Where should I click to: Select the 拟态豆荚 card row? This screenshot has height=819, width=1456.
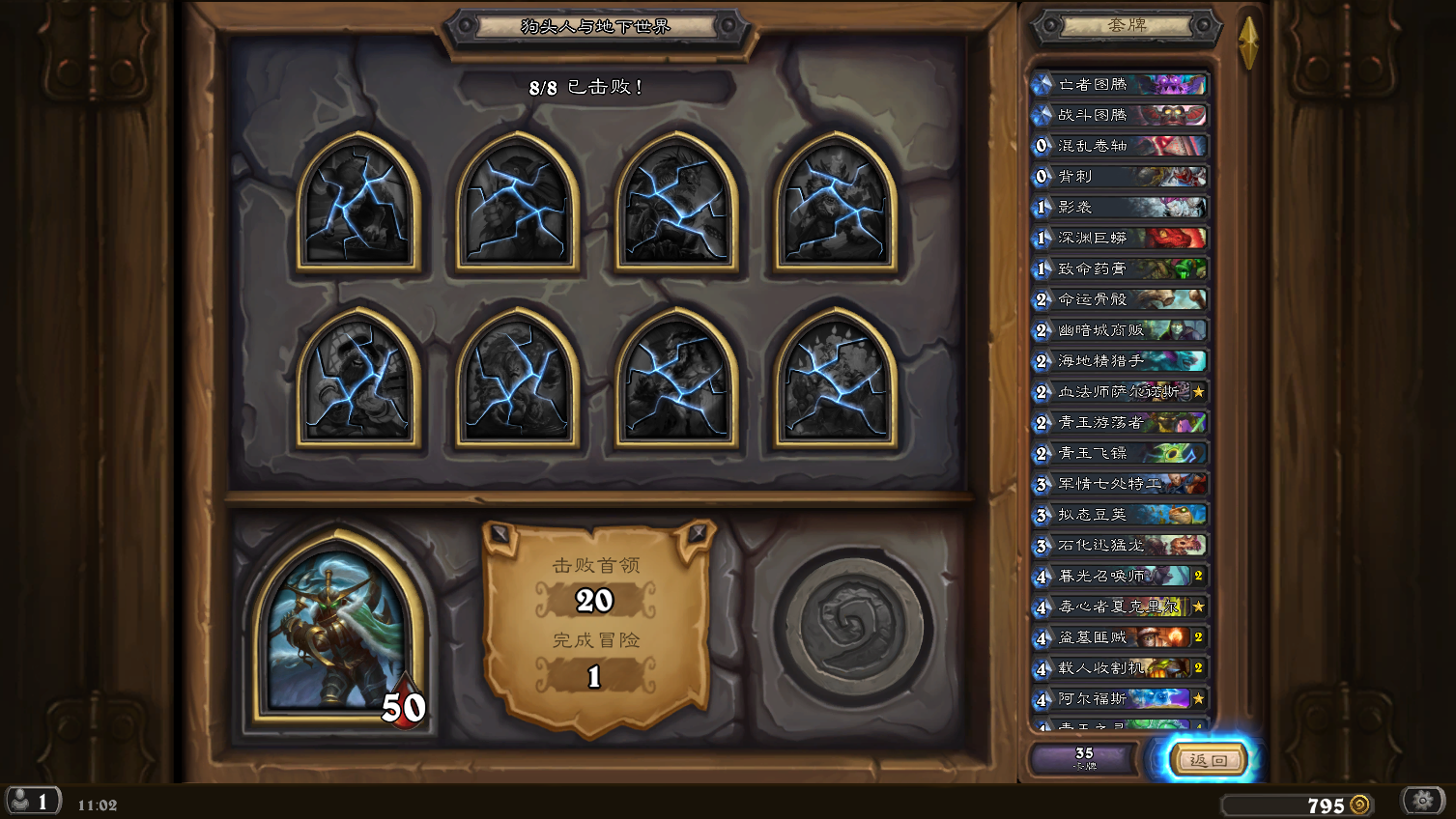pos(1121,515)
